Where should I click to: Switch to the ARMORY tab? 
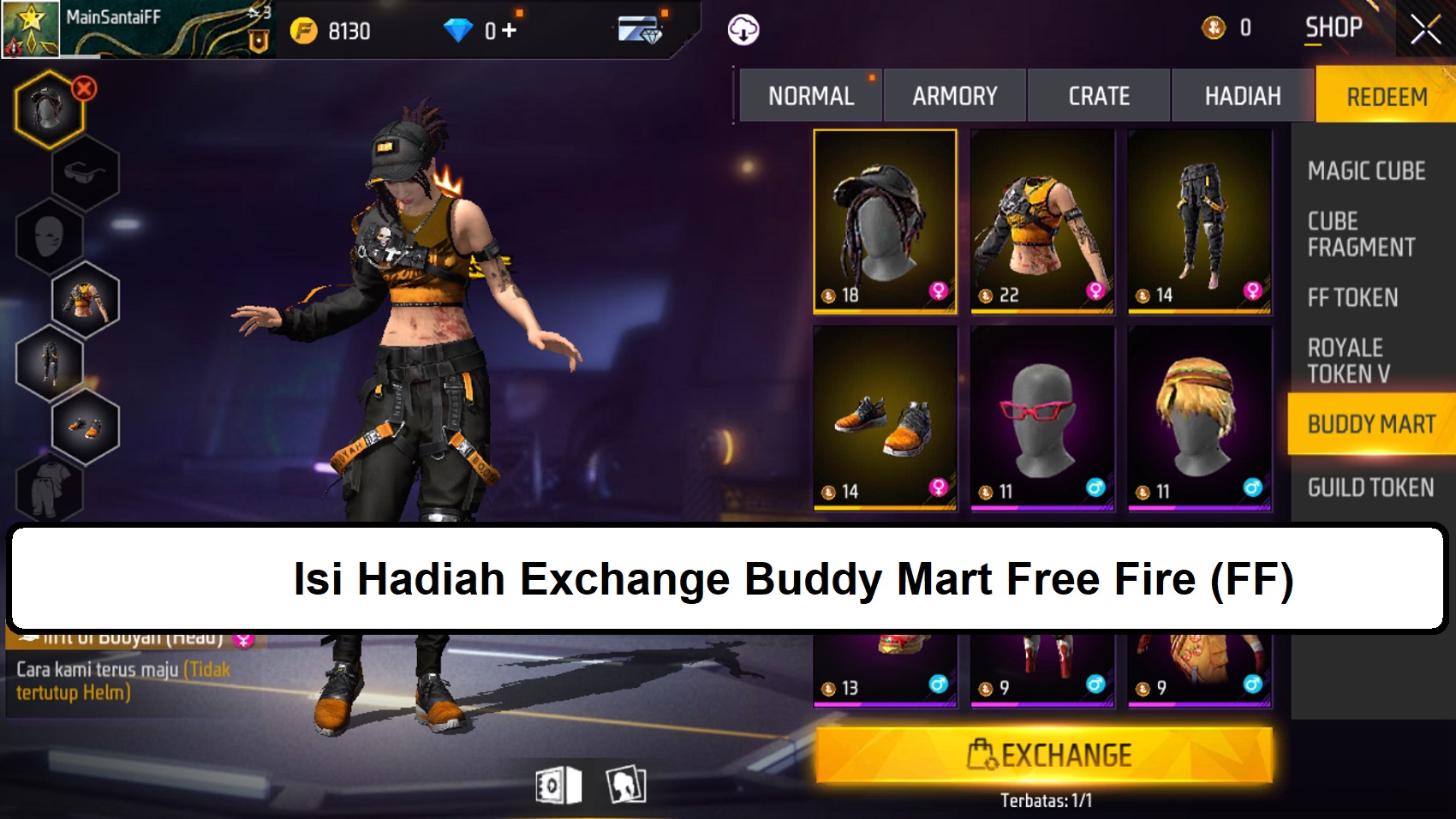(x=954, y=95)
